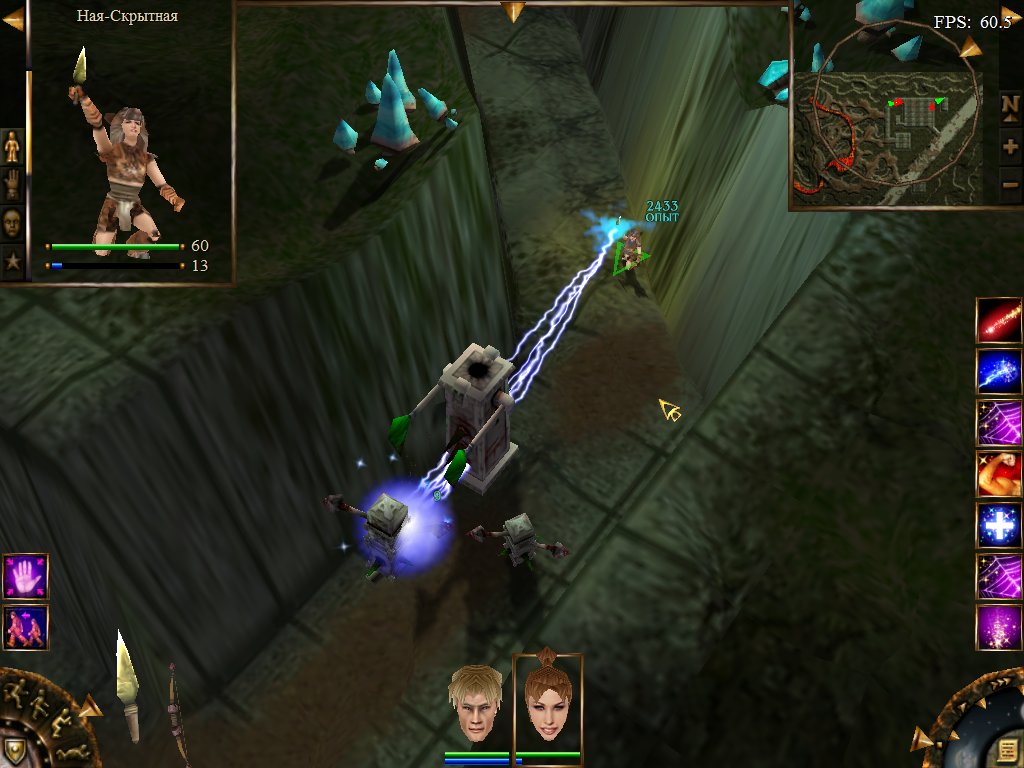Open the scroll journal button

click(1006, 751)
